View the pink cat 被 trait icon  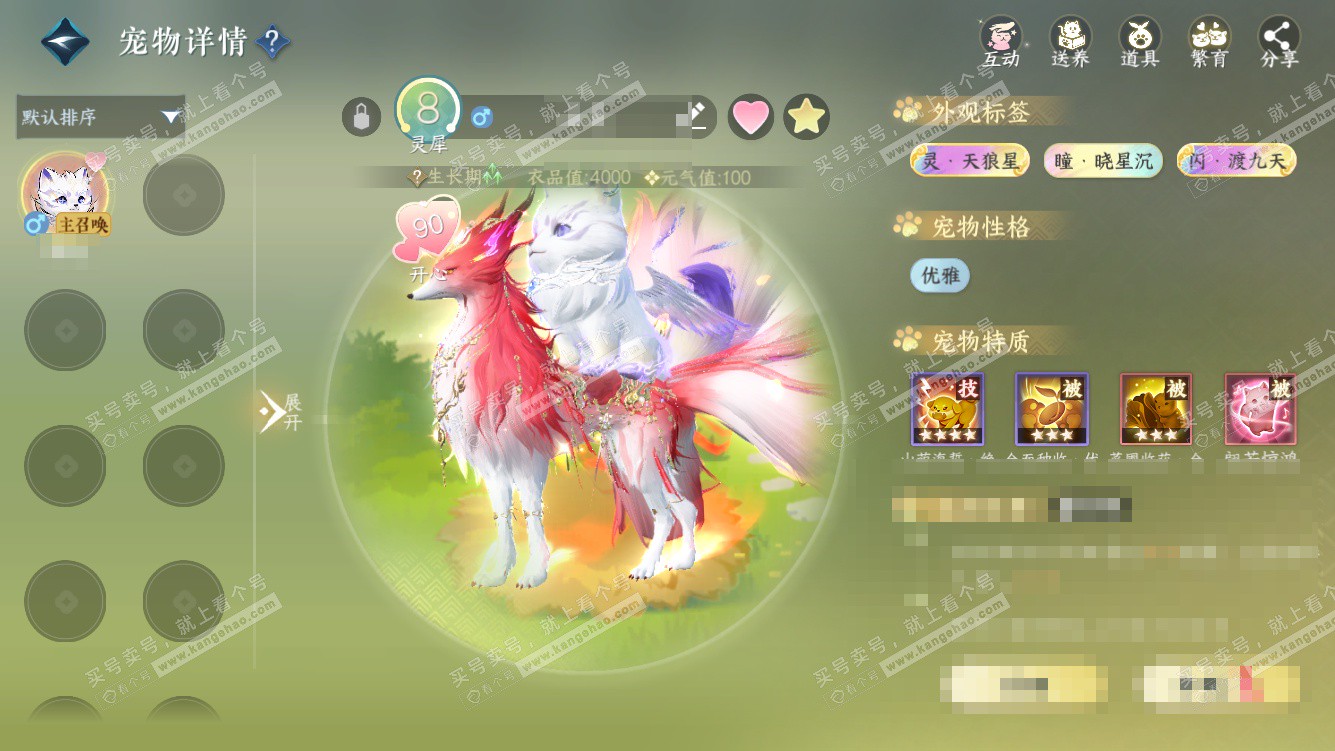(1260, 408)
